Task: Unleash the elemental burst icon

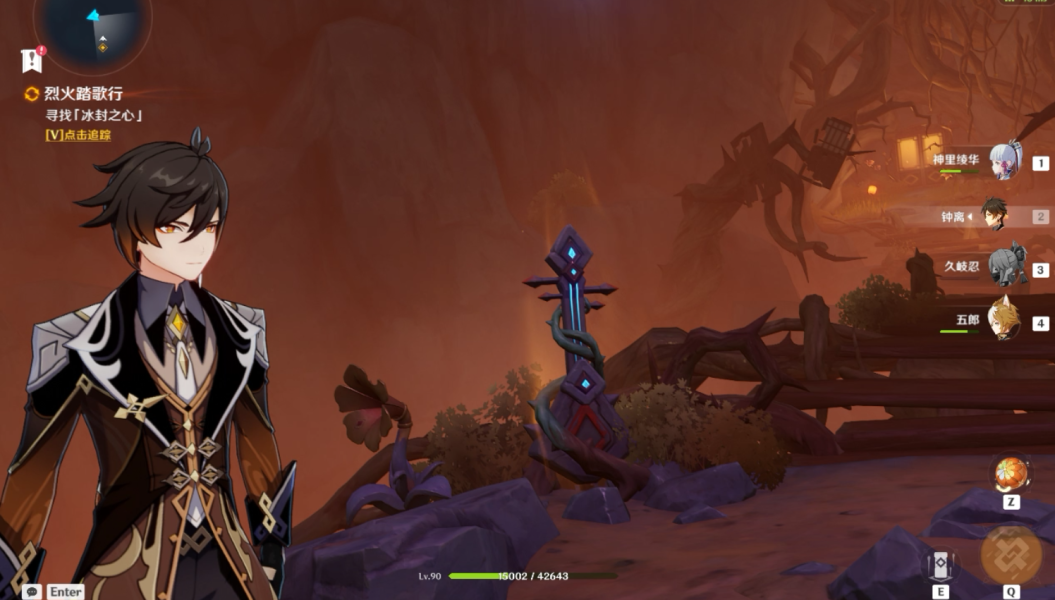Action: tap(1011, 555)
